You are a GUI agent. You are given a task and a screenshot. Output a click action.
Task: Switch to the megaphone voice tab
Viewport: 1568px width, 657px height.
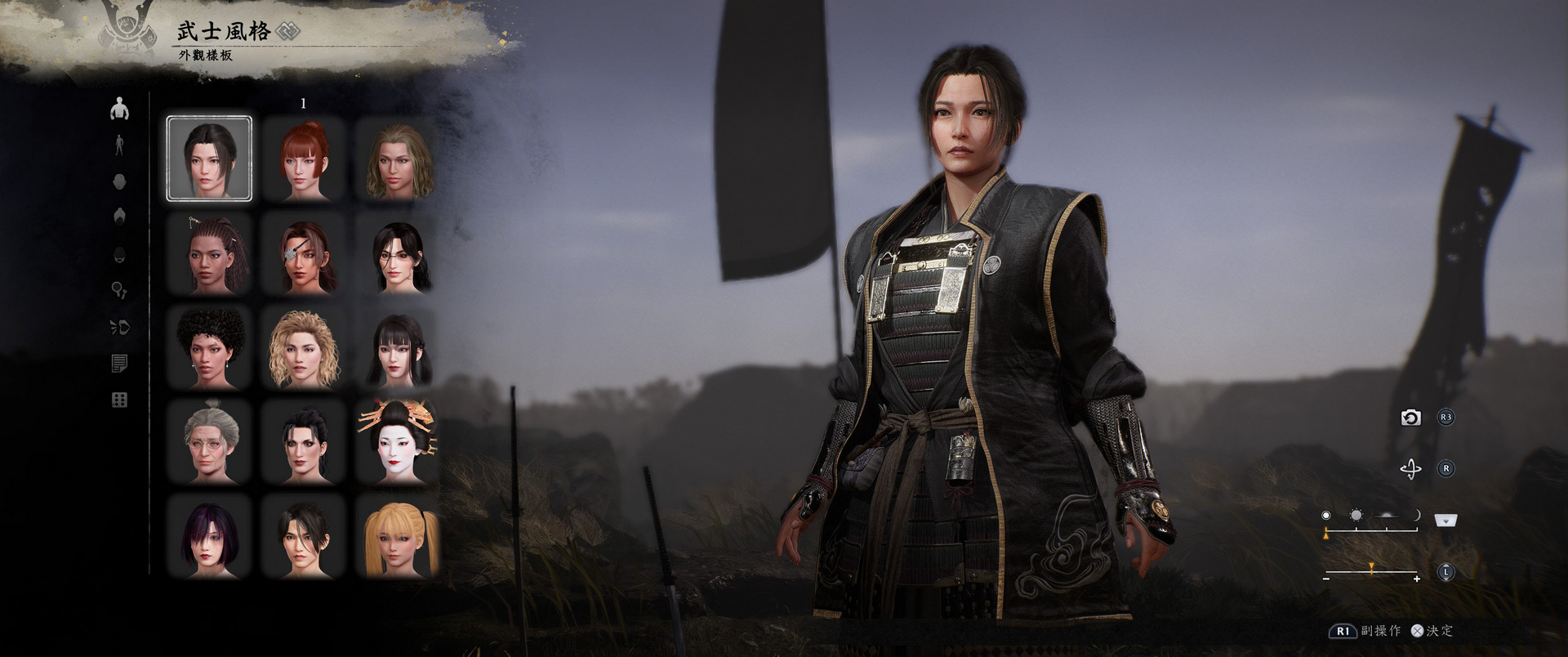(x=119, y=328)
